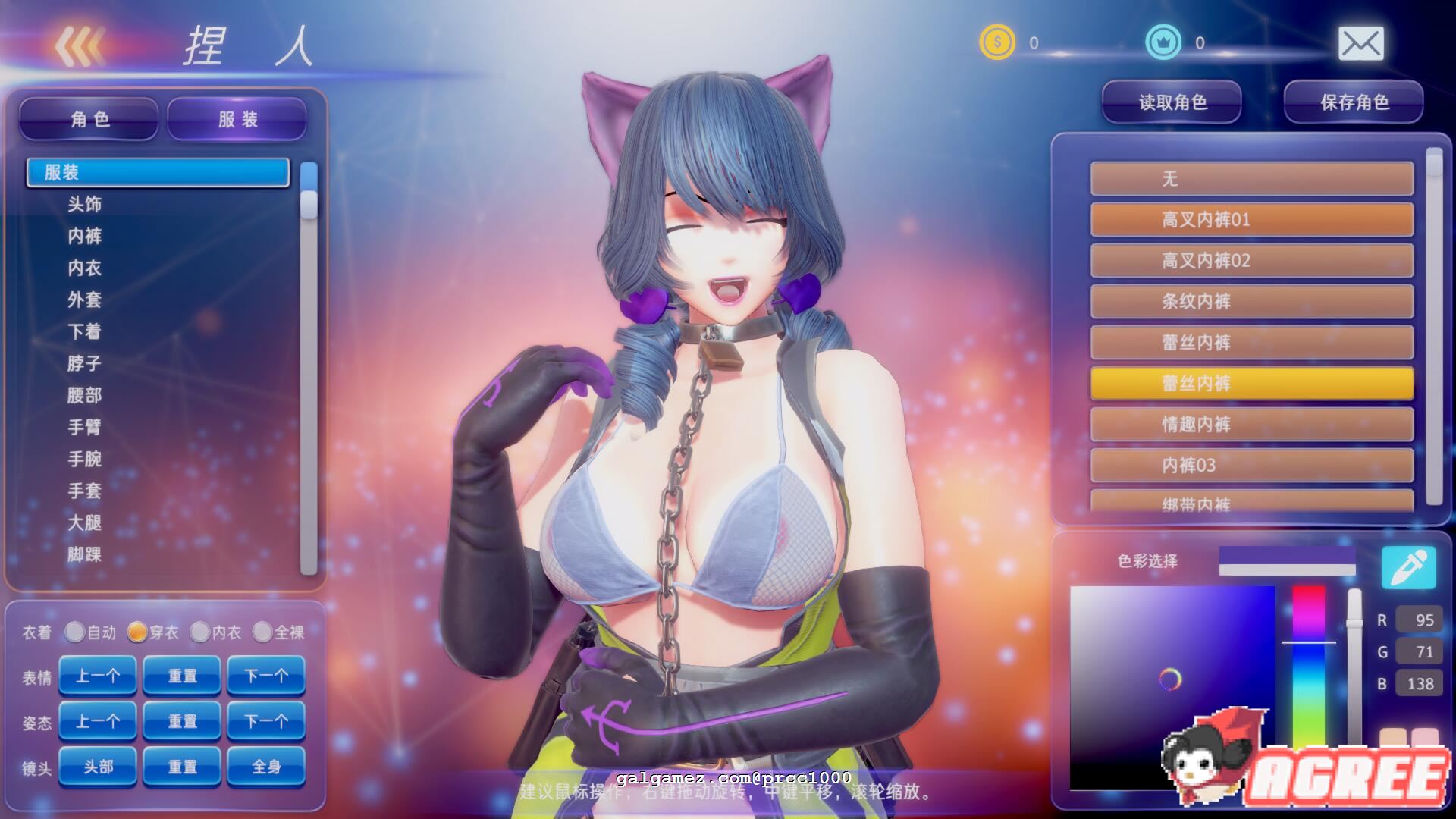Select the 自动 clothing radio button
The height and width of the screenshot is (819, 1456).
click(x=74, y=632)
